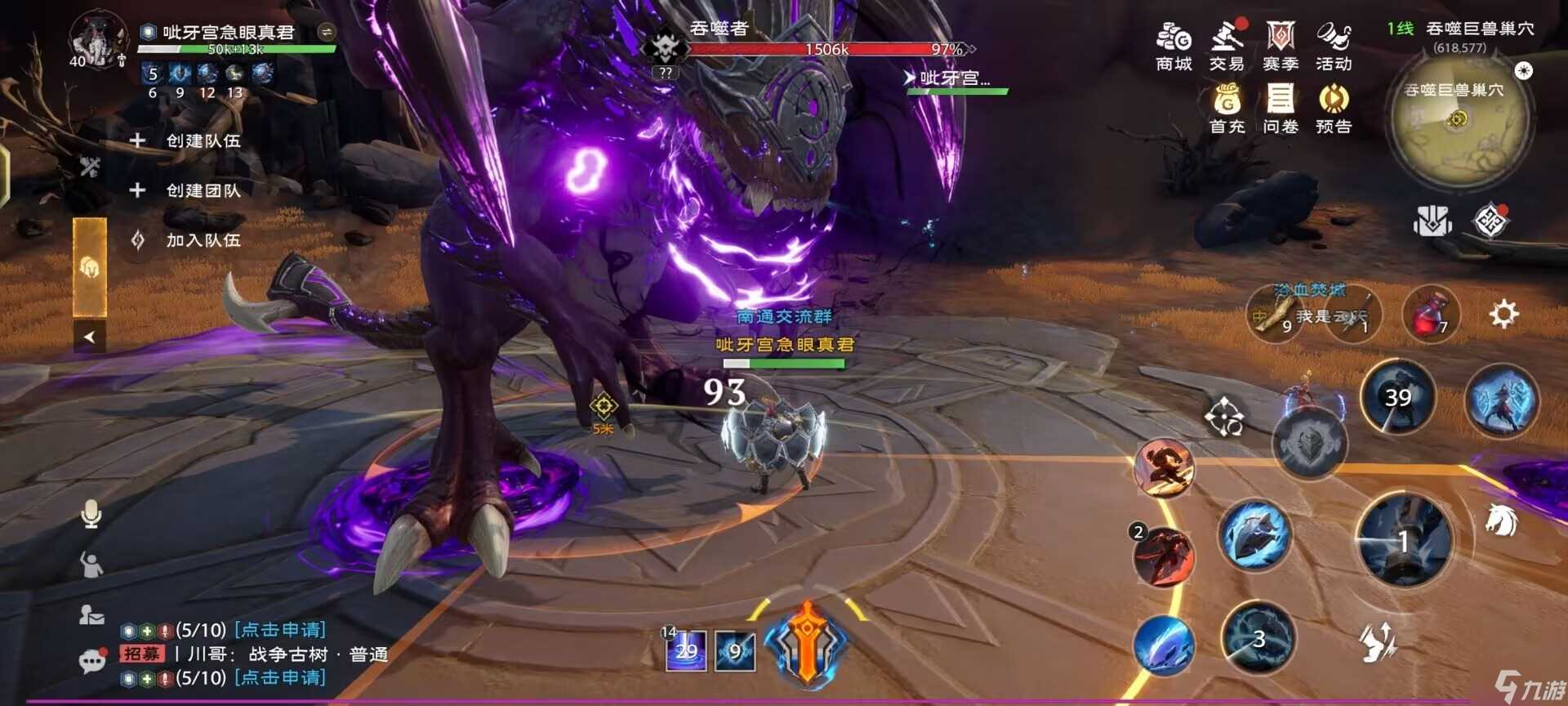Image resolution: width=1568 pixels, height=706 pixels.
Task: Toggle the microphone voice chat
Action: [x=91, y=514]
